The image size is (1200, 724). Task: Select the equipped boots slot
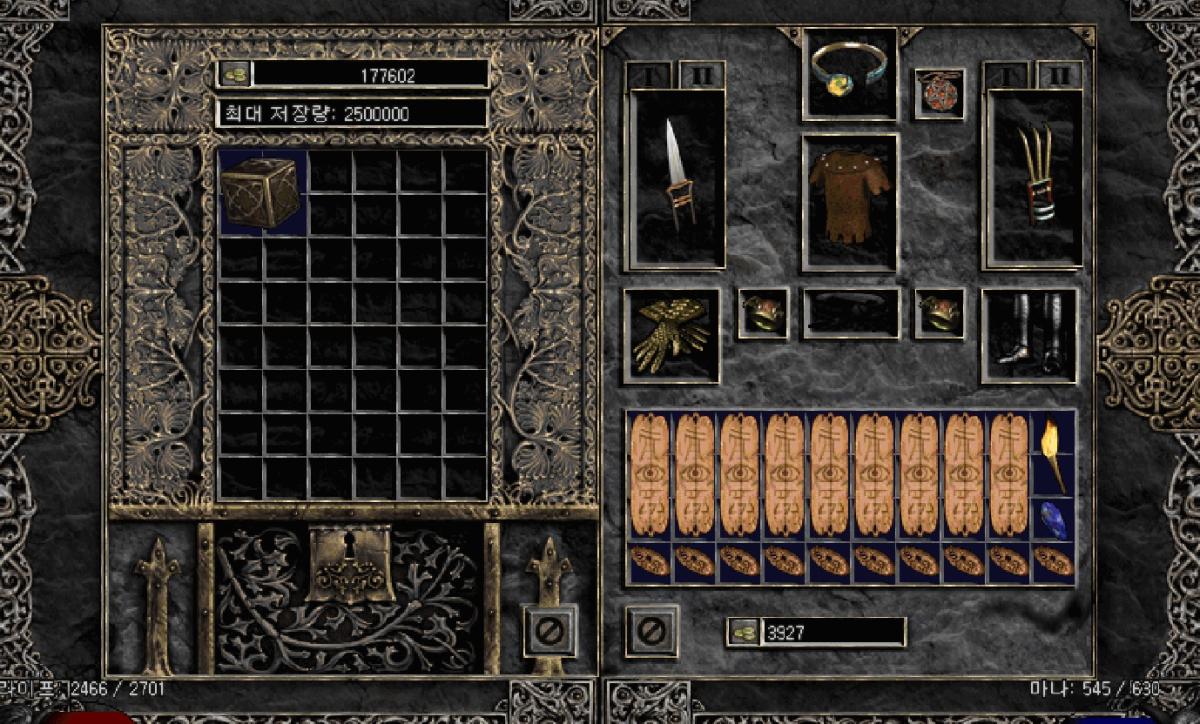[1028, 336]
